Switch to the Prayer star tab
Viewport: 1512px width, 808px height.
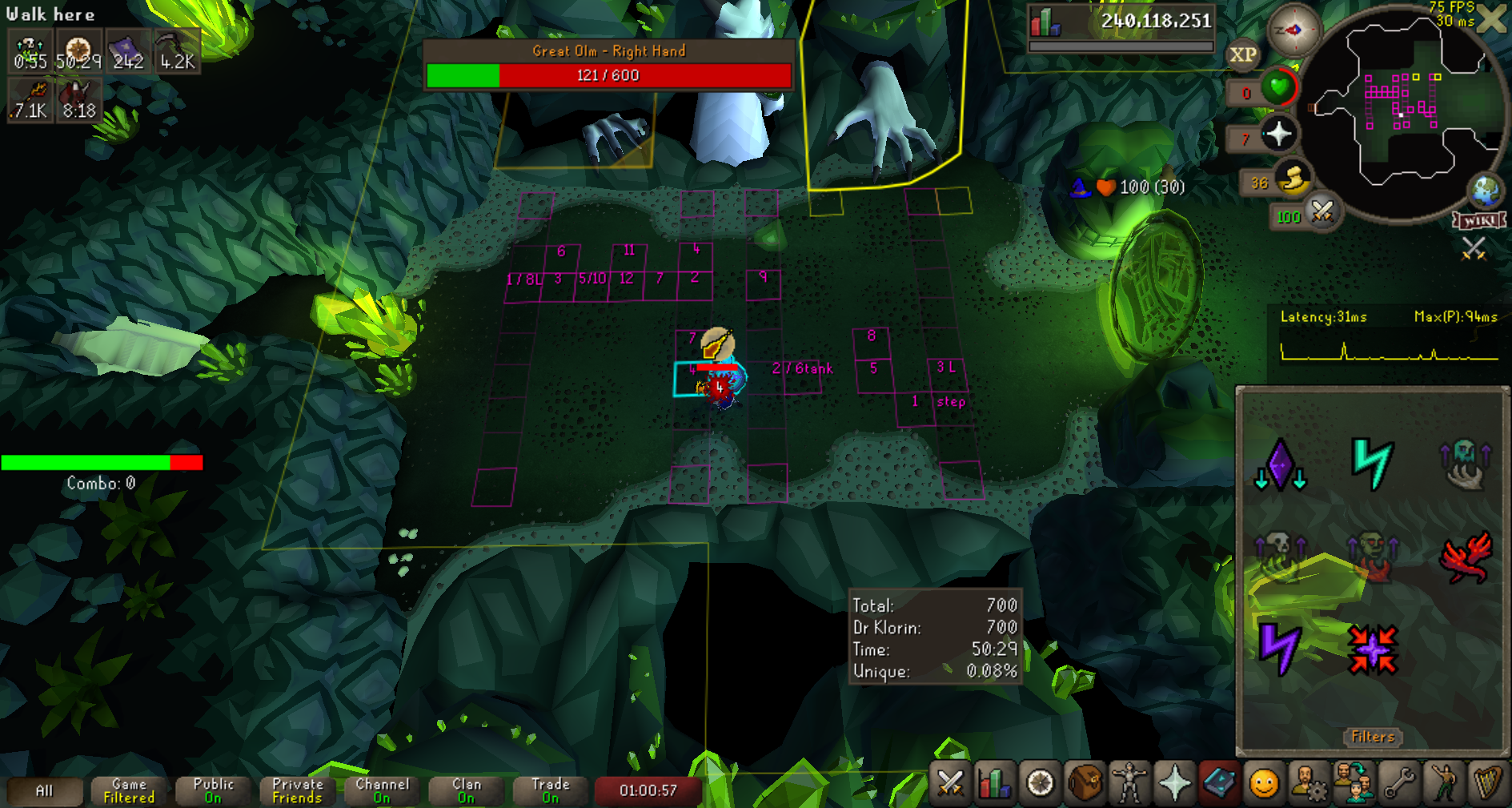click(x=1174, y=783)
